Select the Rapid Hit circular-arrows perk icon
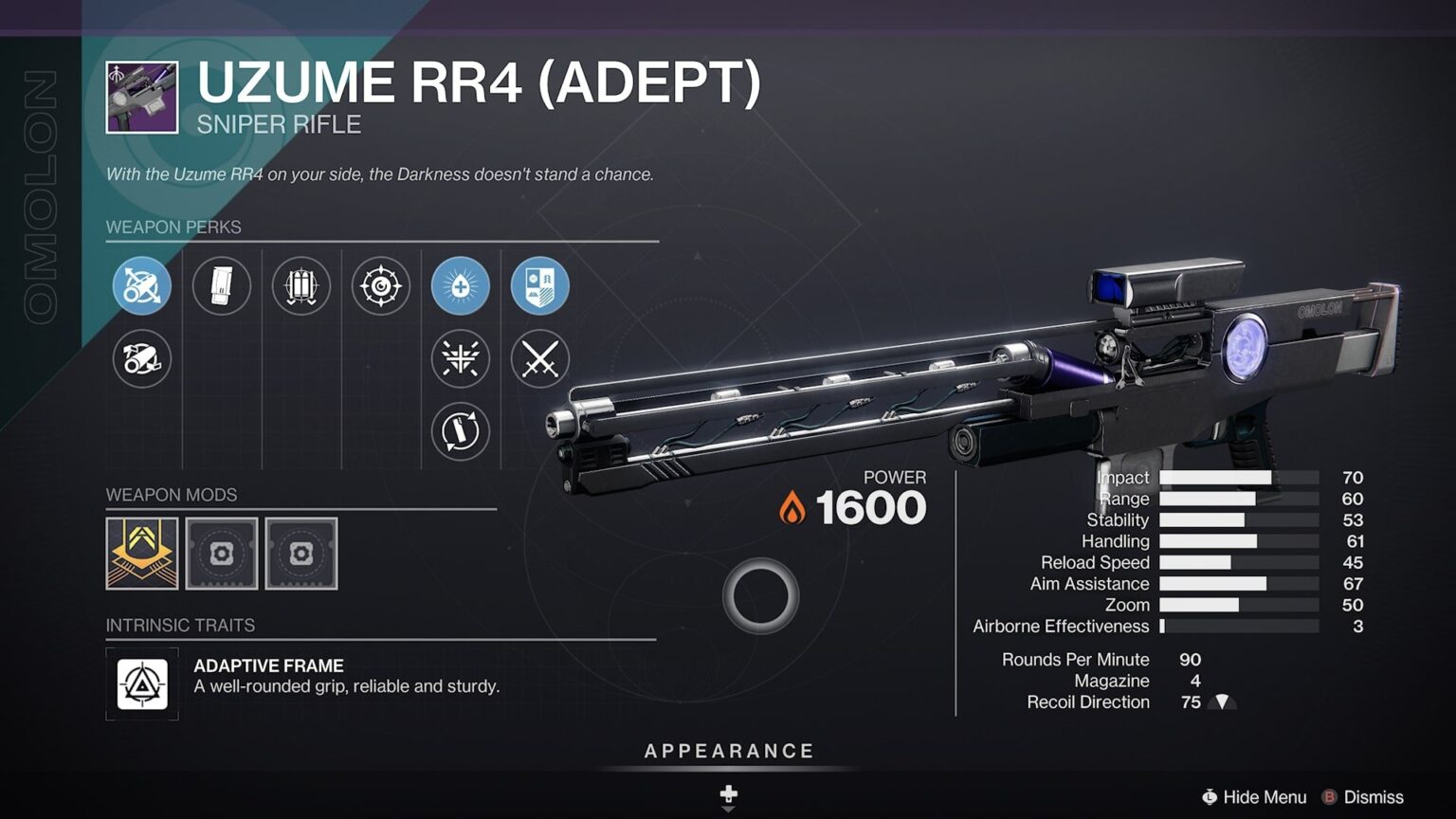 (x=460, y=431)
